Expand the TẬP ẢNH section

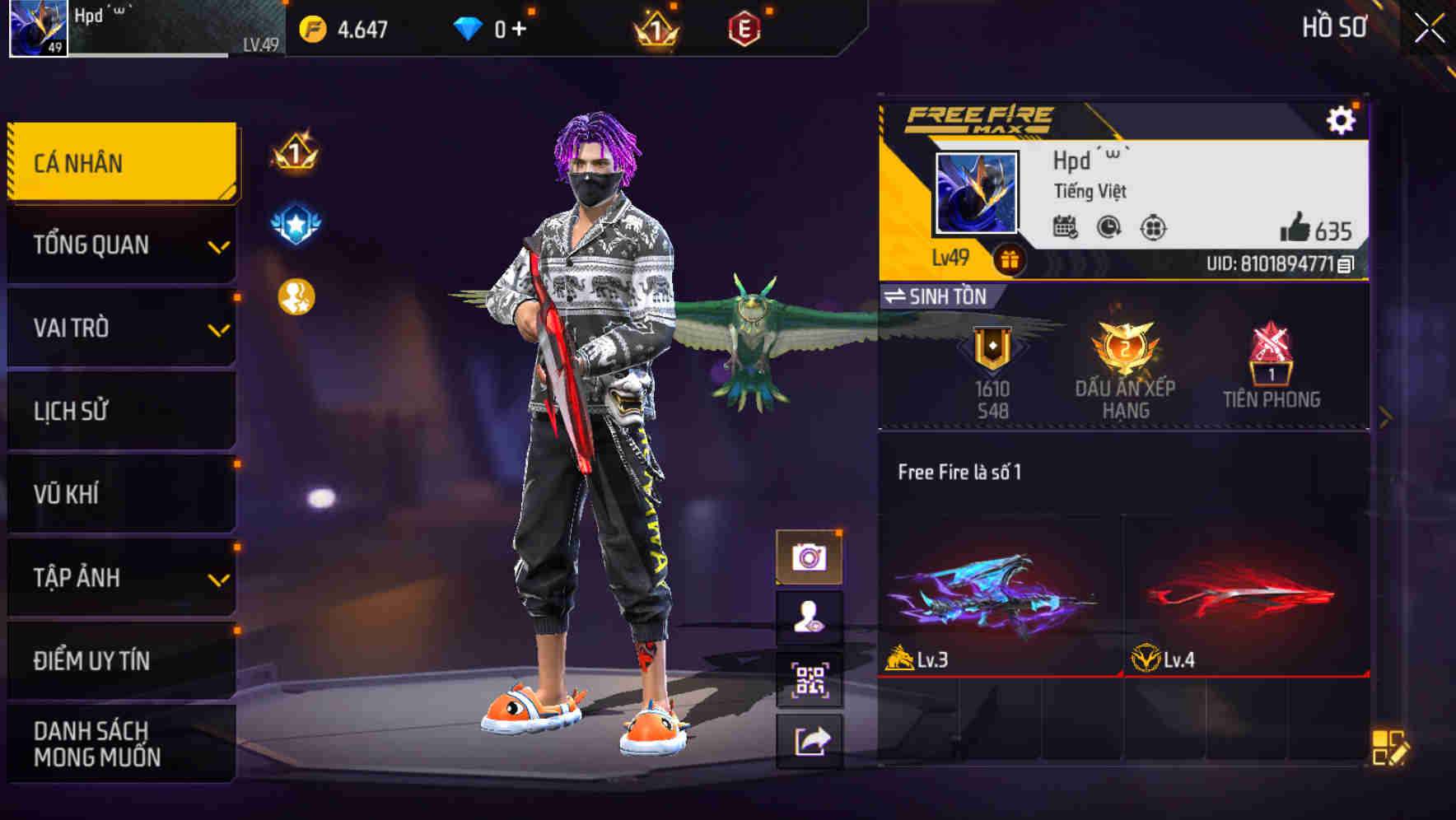(121, 579)
